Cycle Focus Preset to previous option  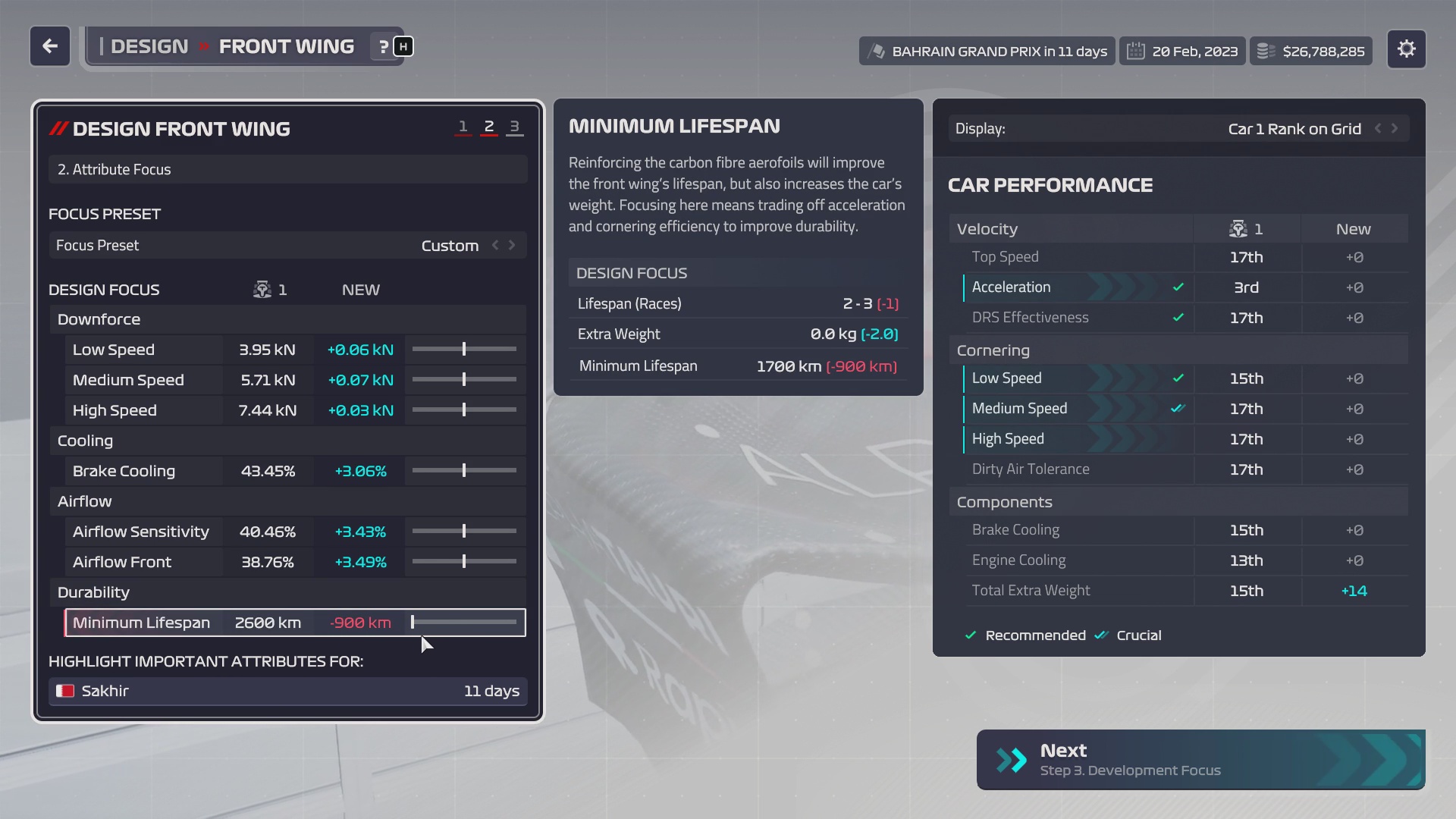(x=495, y=245)
